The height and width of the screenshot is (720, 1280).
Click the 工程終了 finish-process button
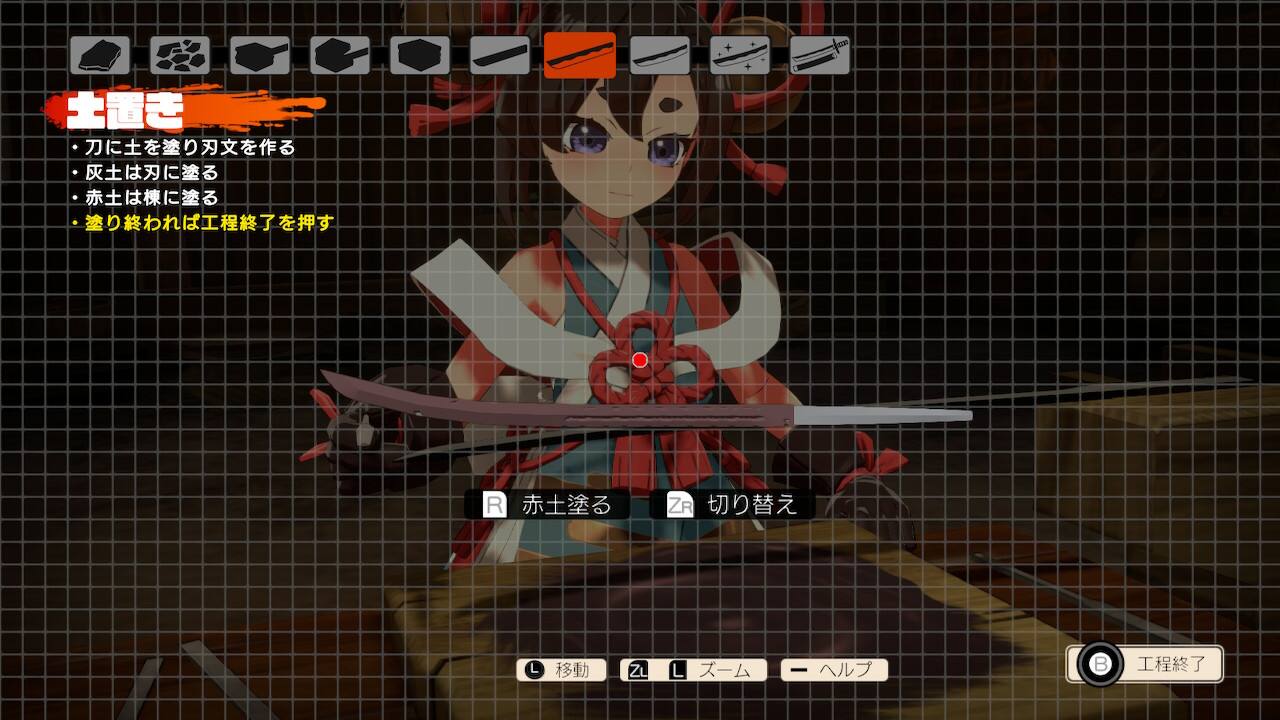click(1146, 664)
